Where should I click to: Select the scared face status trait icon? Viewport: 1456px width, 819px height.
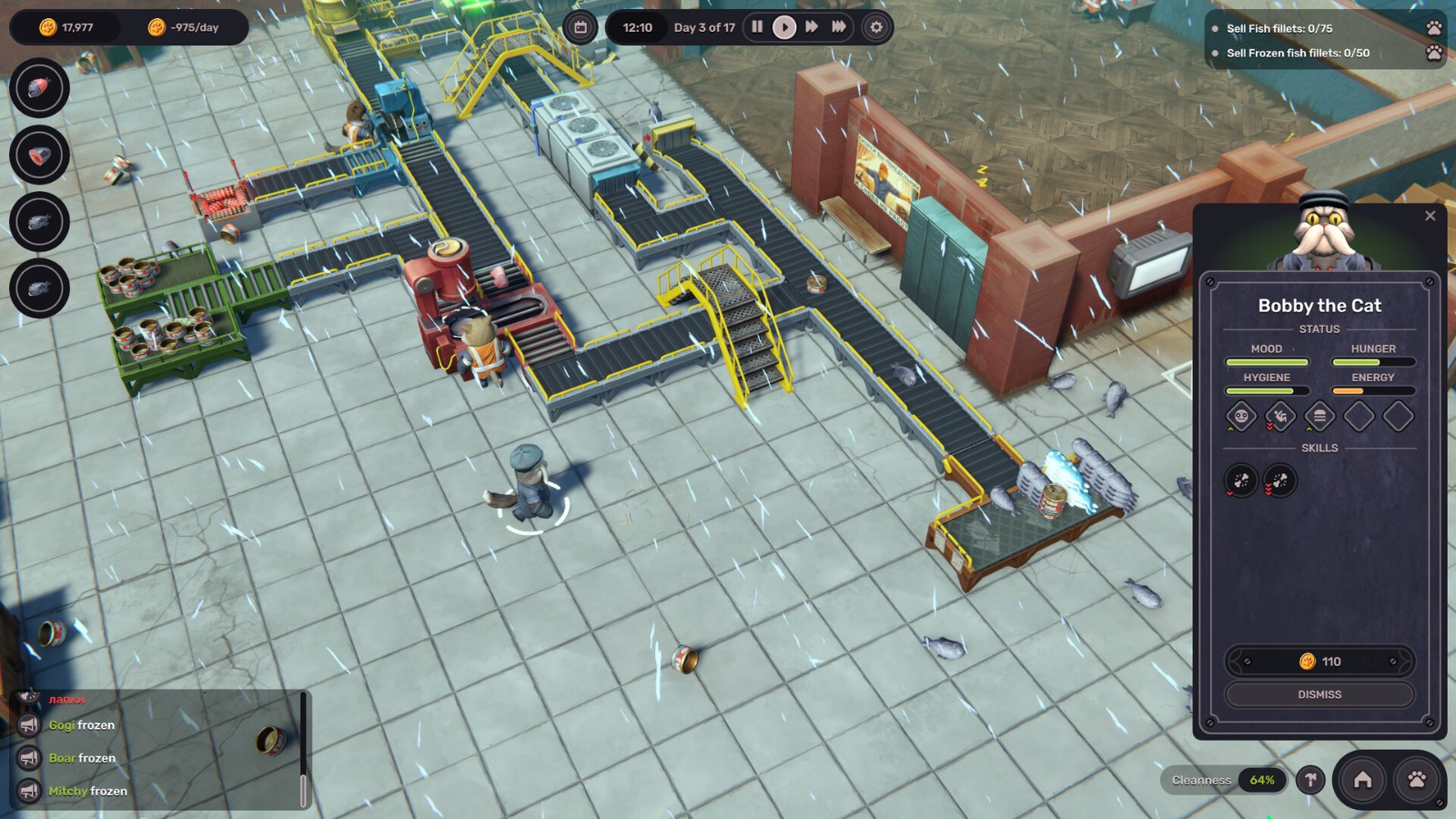1241,417
